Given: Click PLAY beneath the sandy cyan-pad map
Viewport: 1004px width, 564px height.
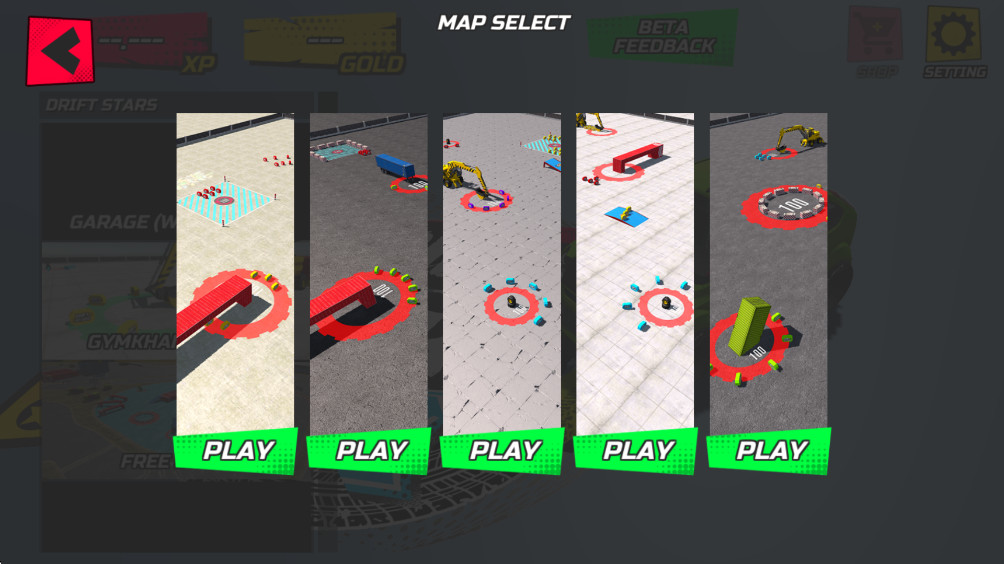Looking at the screenshot, I should coord(236,450).
